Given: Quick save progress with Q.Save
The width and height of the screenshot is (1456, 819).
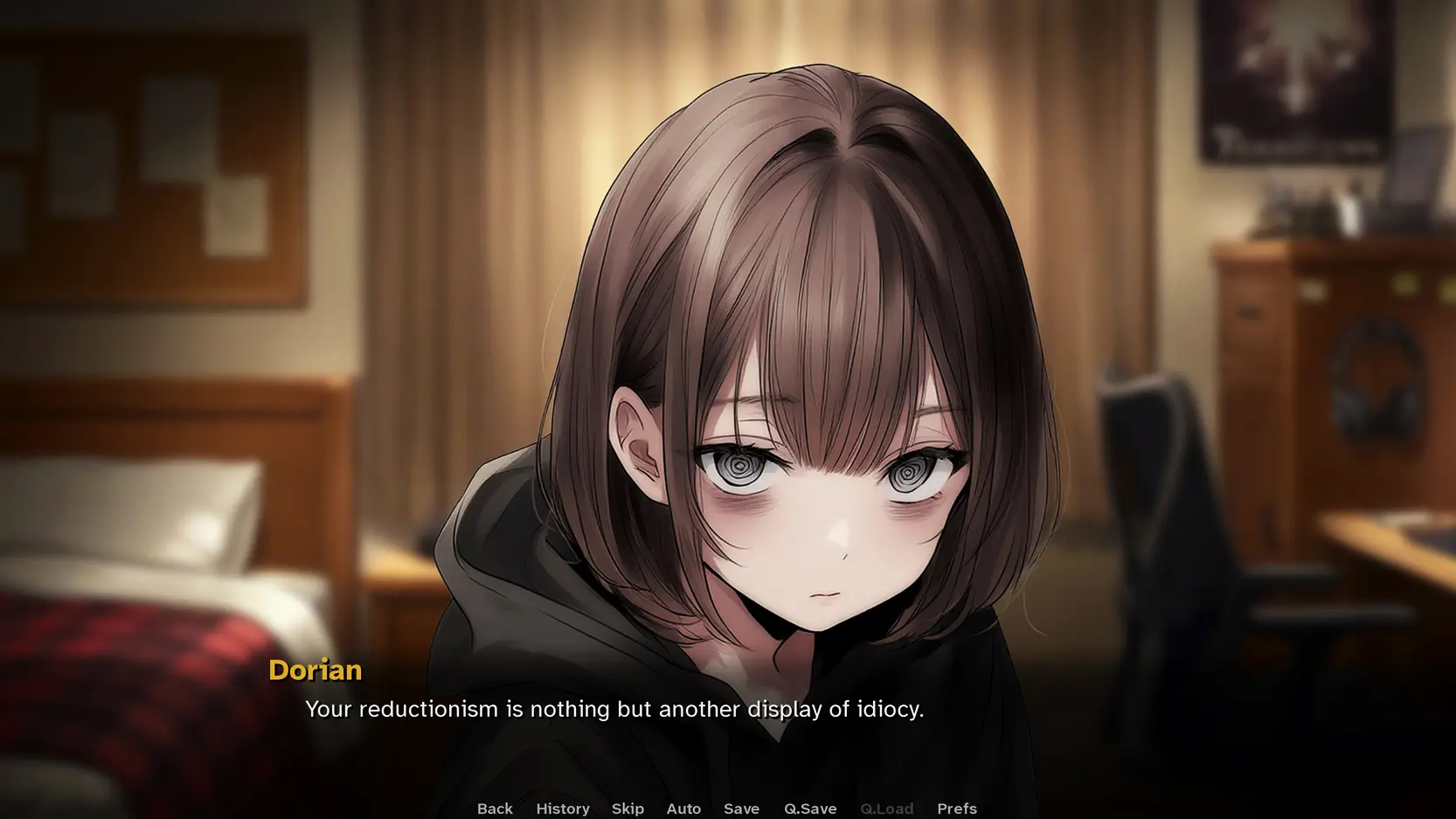Looking at the screenshot, I should tap(809, 809).
